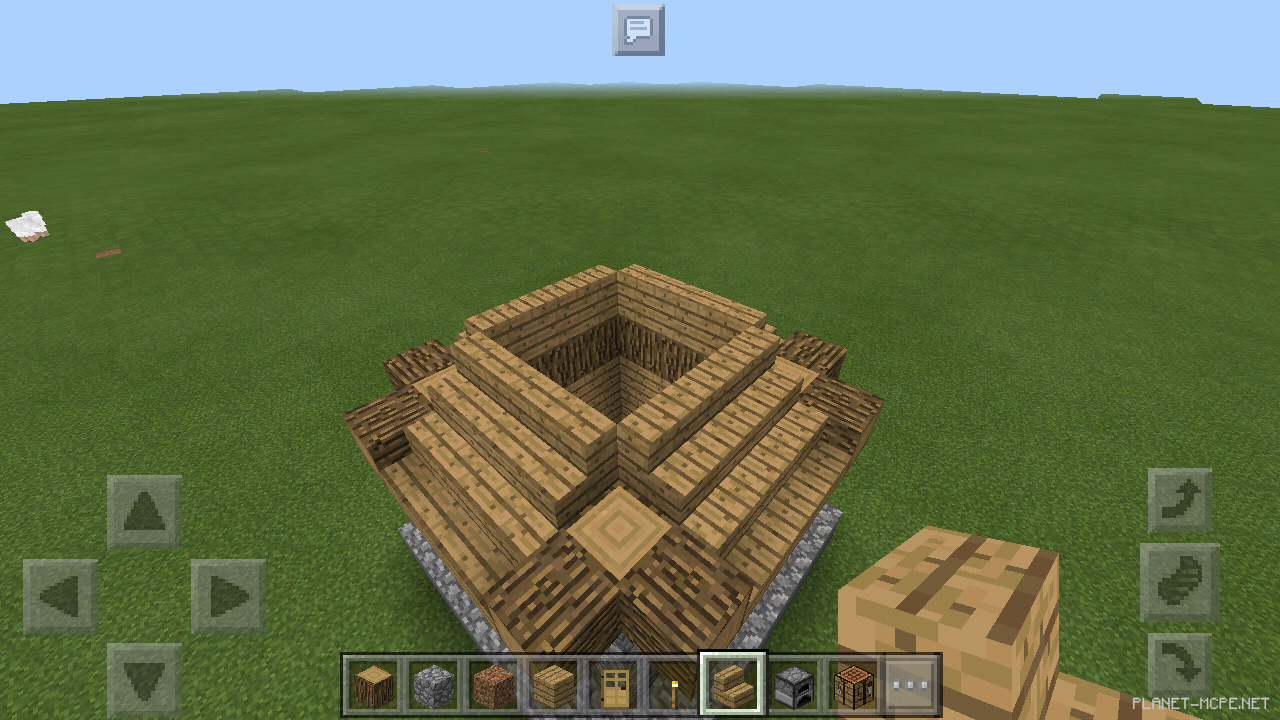Select the furnace block slot
1280x720 pixels.
coord(793,684)
